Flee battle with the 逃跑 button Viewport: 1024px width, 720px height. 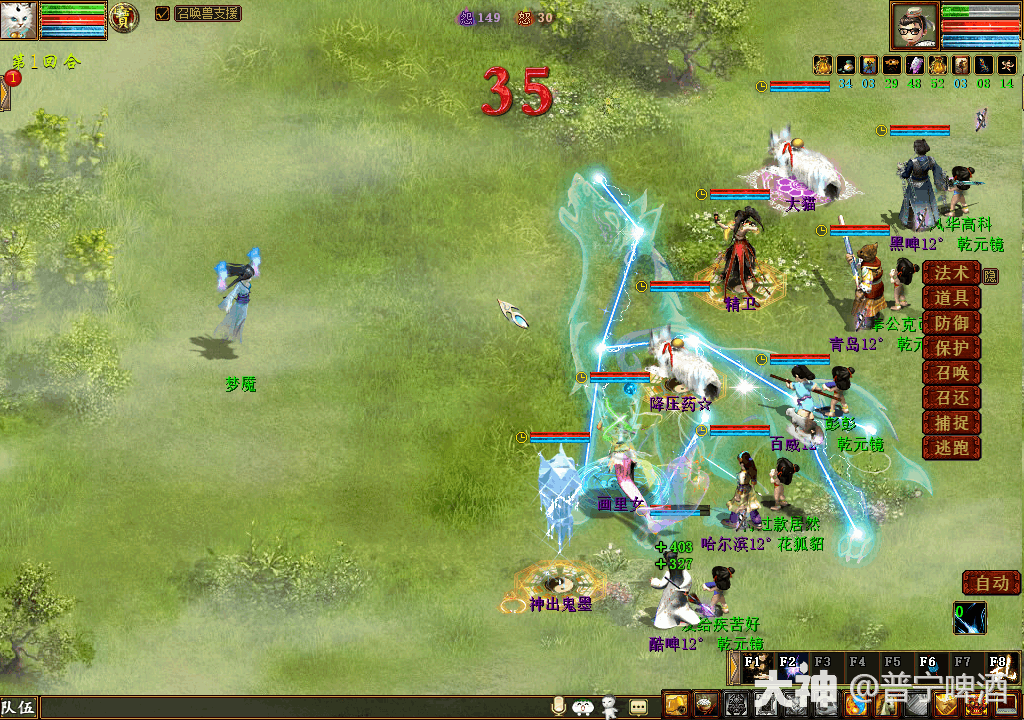[951, 448]
